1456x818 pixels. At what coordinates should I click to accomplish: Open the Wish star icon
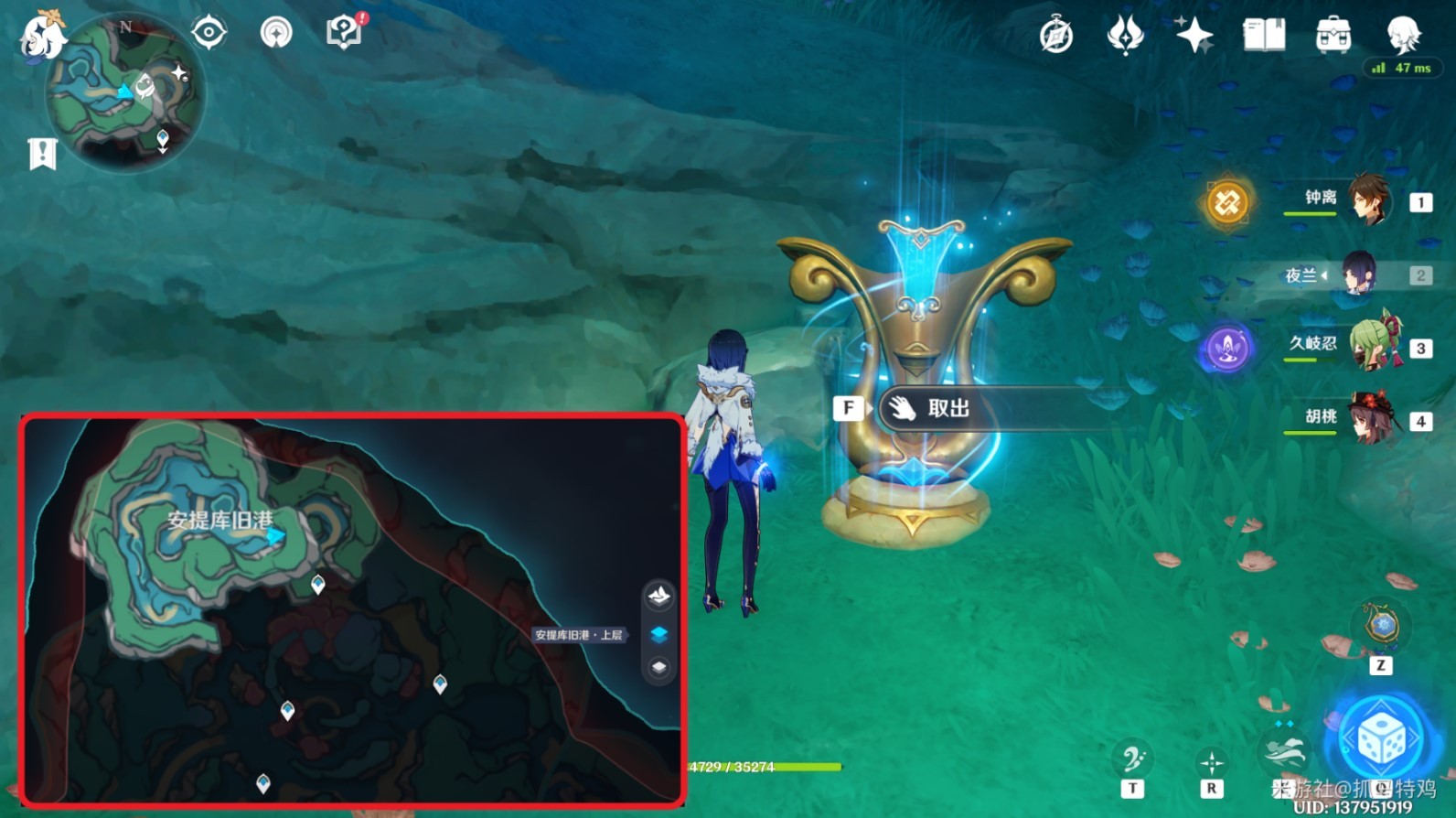tap(1195, 35)
